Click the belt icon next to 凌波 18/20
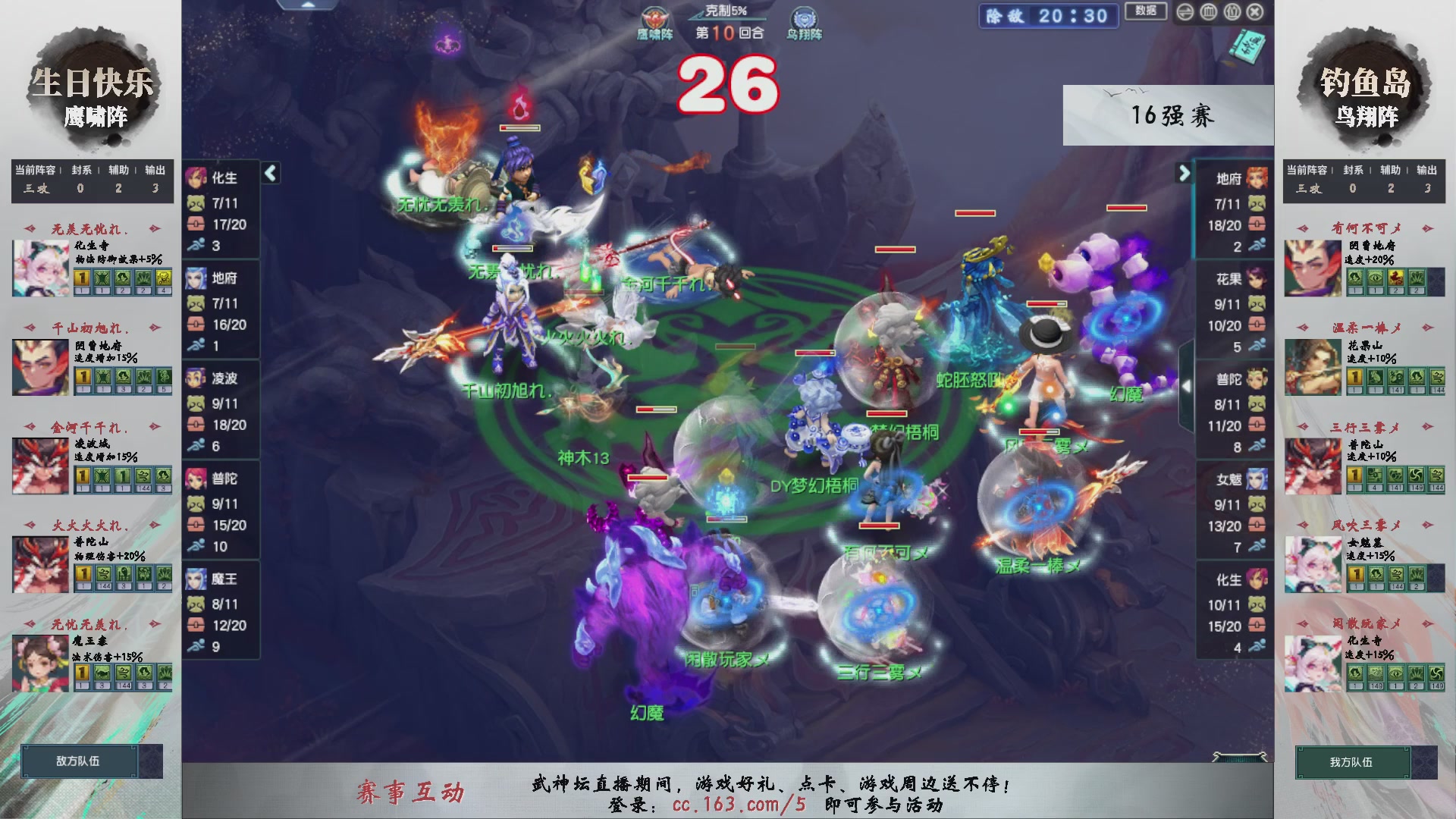 tap(196, 425)
